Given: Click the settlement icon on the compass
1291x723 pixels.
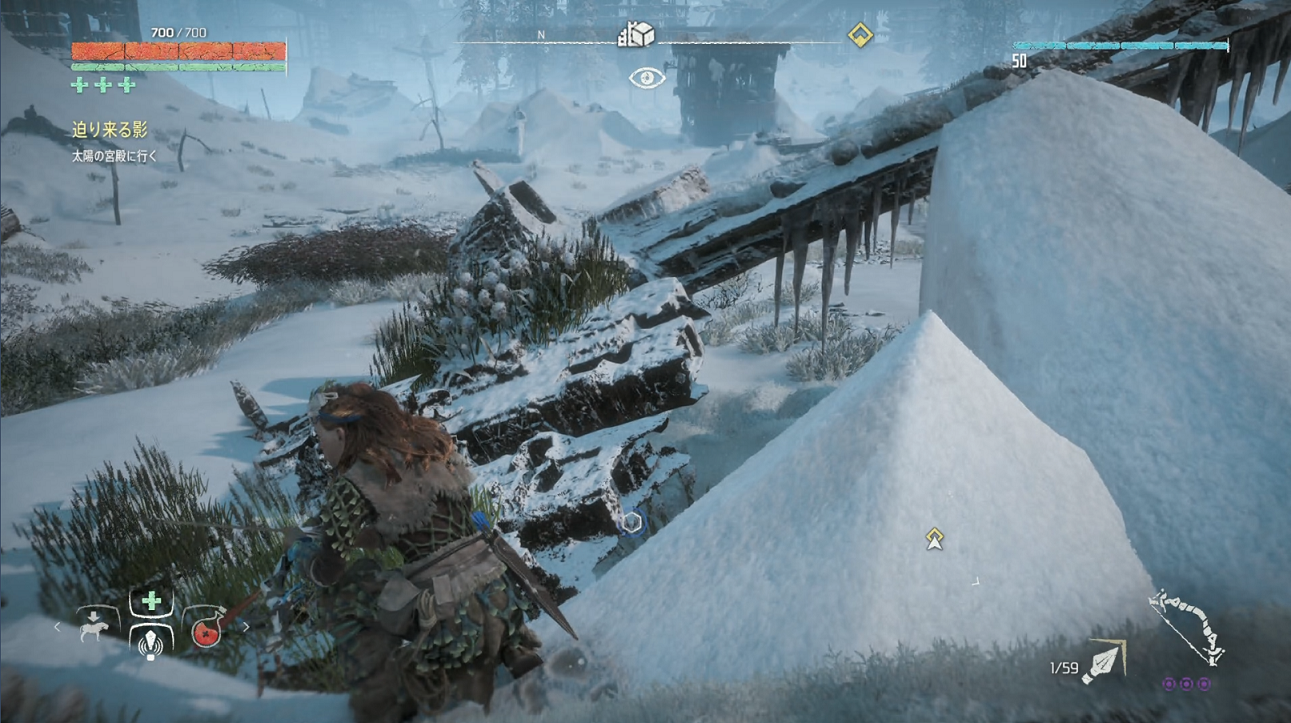Looking at the screenshot, I should click(636, 36).
